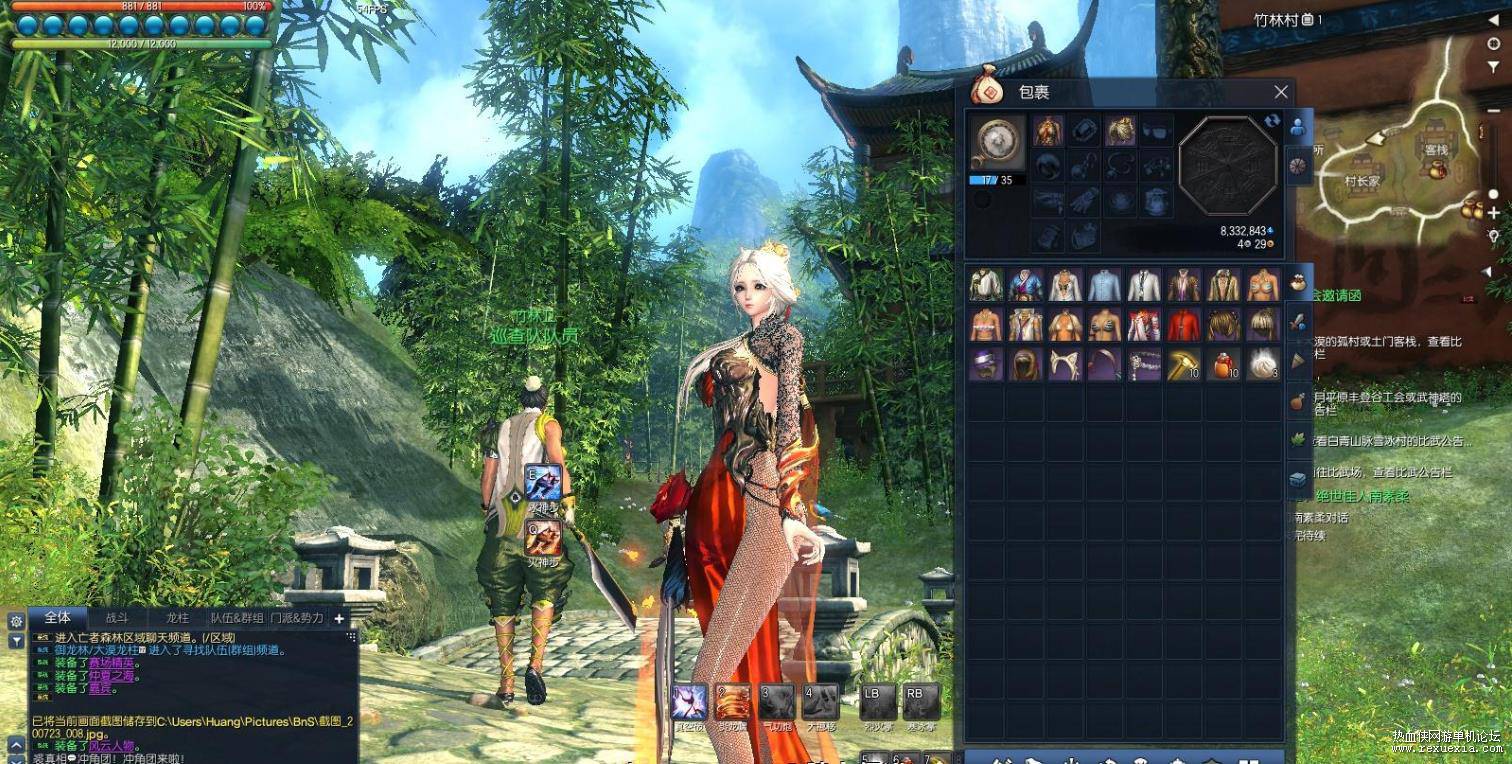Use the red potion stack in the bag
Viewport: 1512px width, 764px height.
click(x=1224, y=364)
